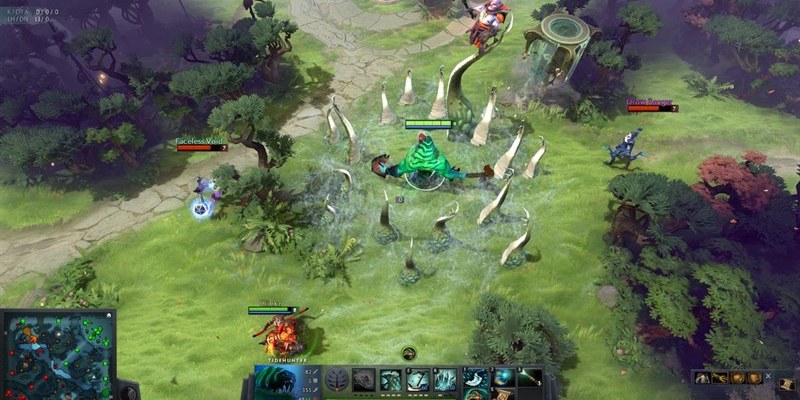Click the minimap
This screenshot has width=800, height=400.
coord(57,354)
